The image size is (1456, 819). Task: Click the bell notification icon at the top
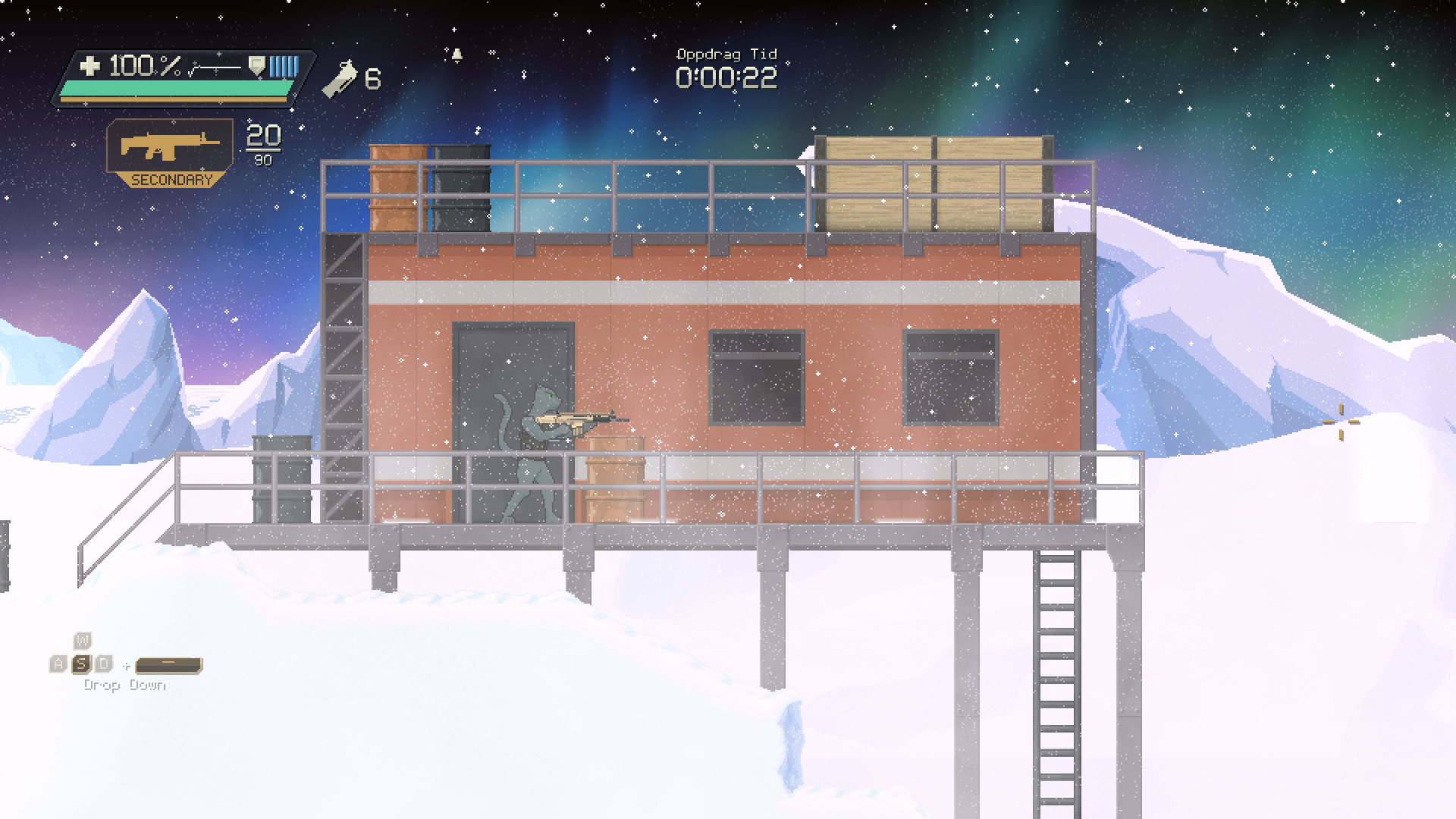point(458,56)
